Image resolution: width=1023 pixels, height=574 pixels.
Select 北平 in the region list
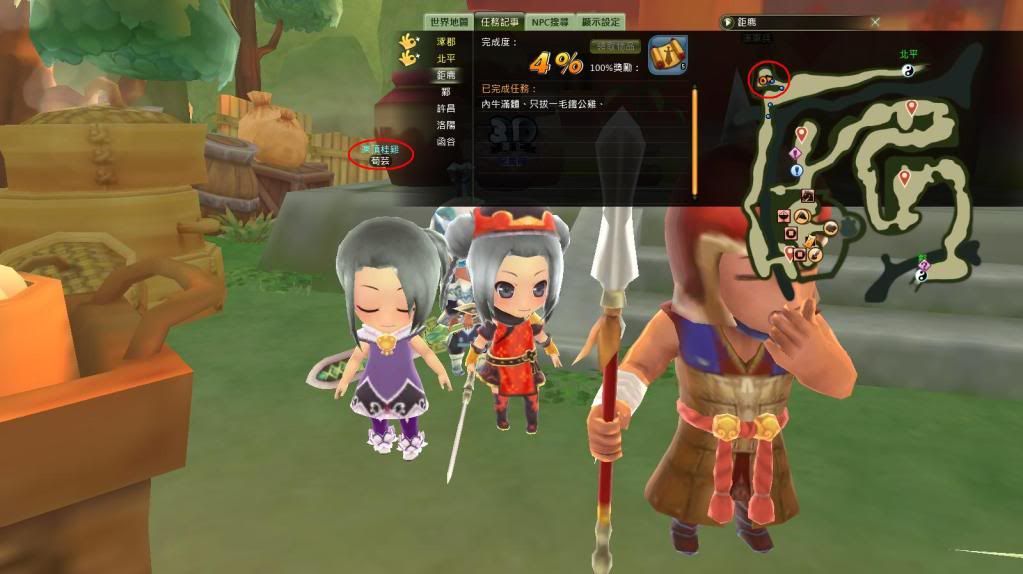446,59
